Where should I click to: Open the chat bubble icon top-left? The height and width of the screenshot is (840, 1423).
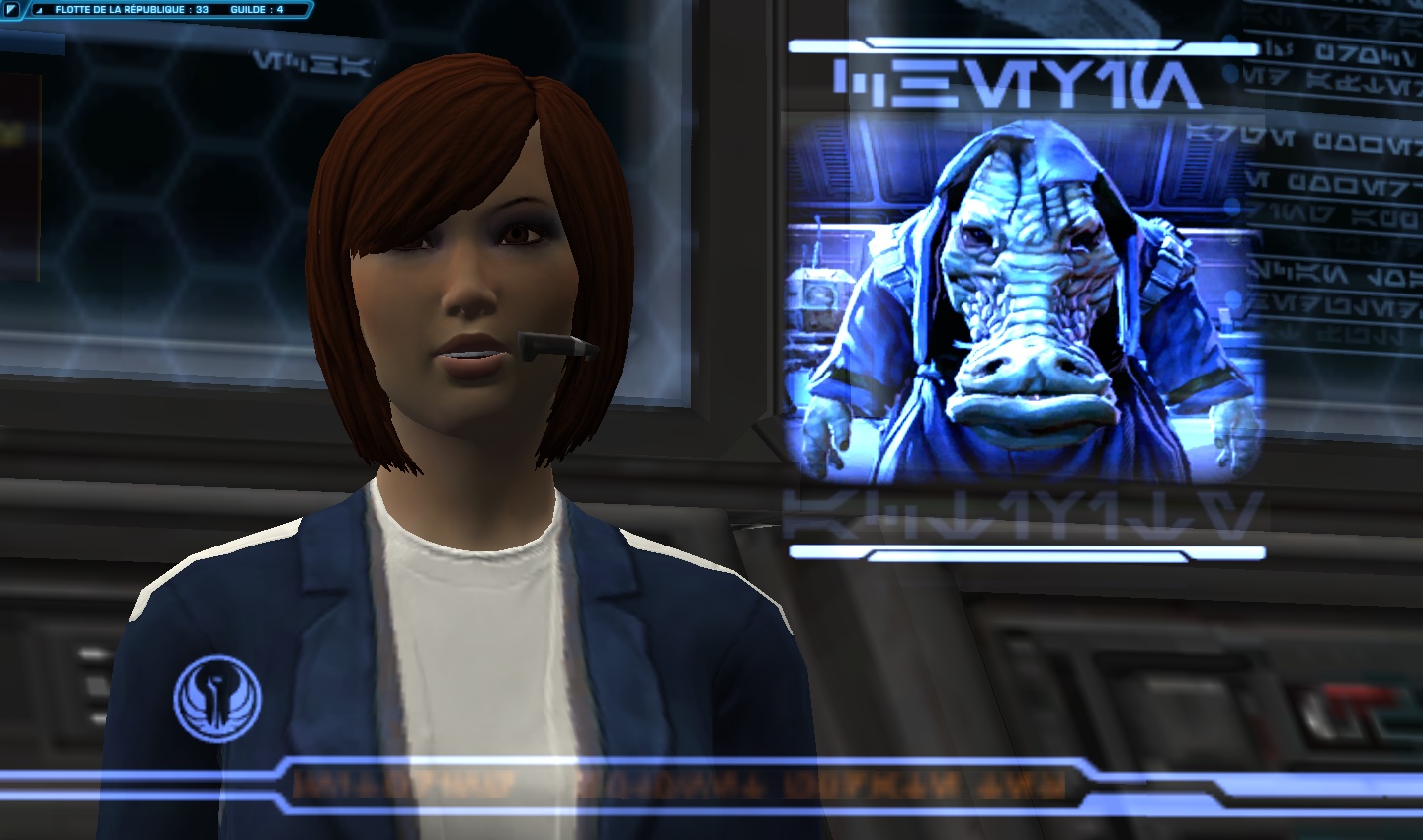(x=12, y=11)
